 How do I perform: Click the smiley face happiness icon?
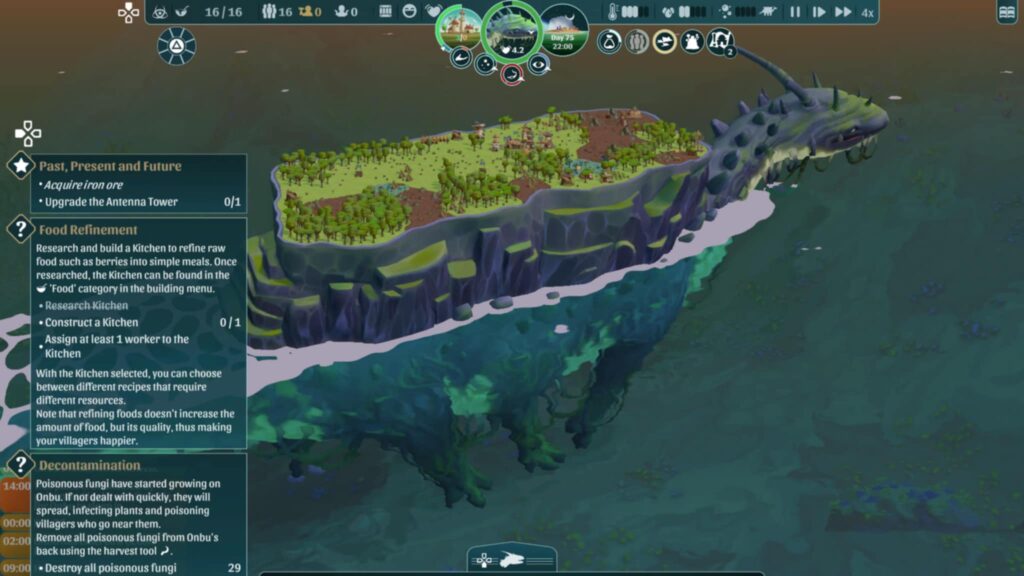pos(410,12)
